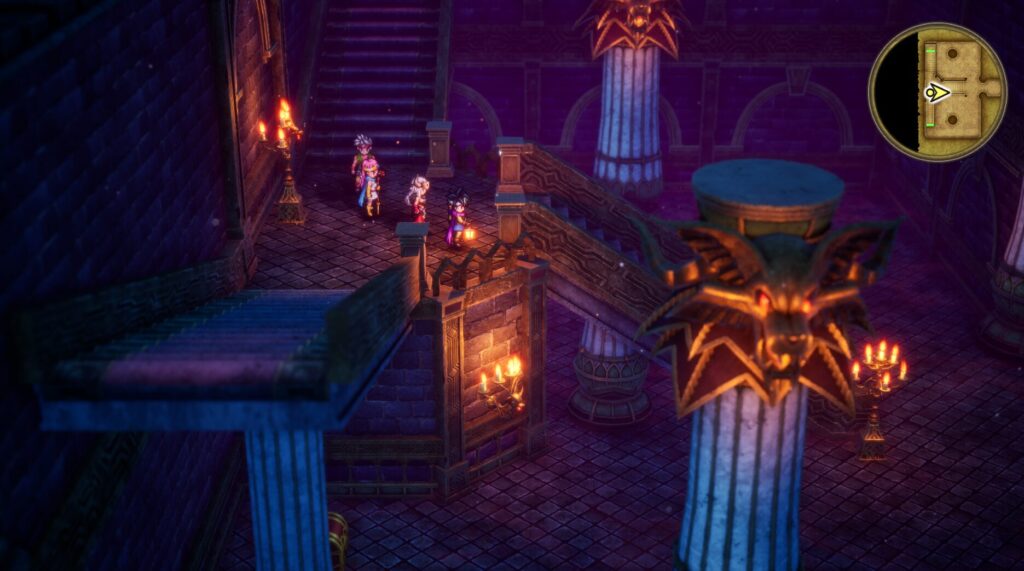Open the circular dungeon minimap
1024x571 pixels.
tap(936, 92)
